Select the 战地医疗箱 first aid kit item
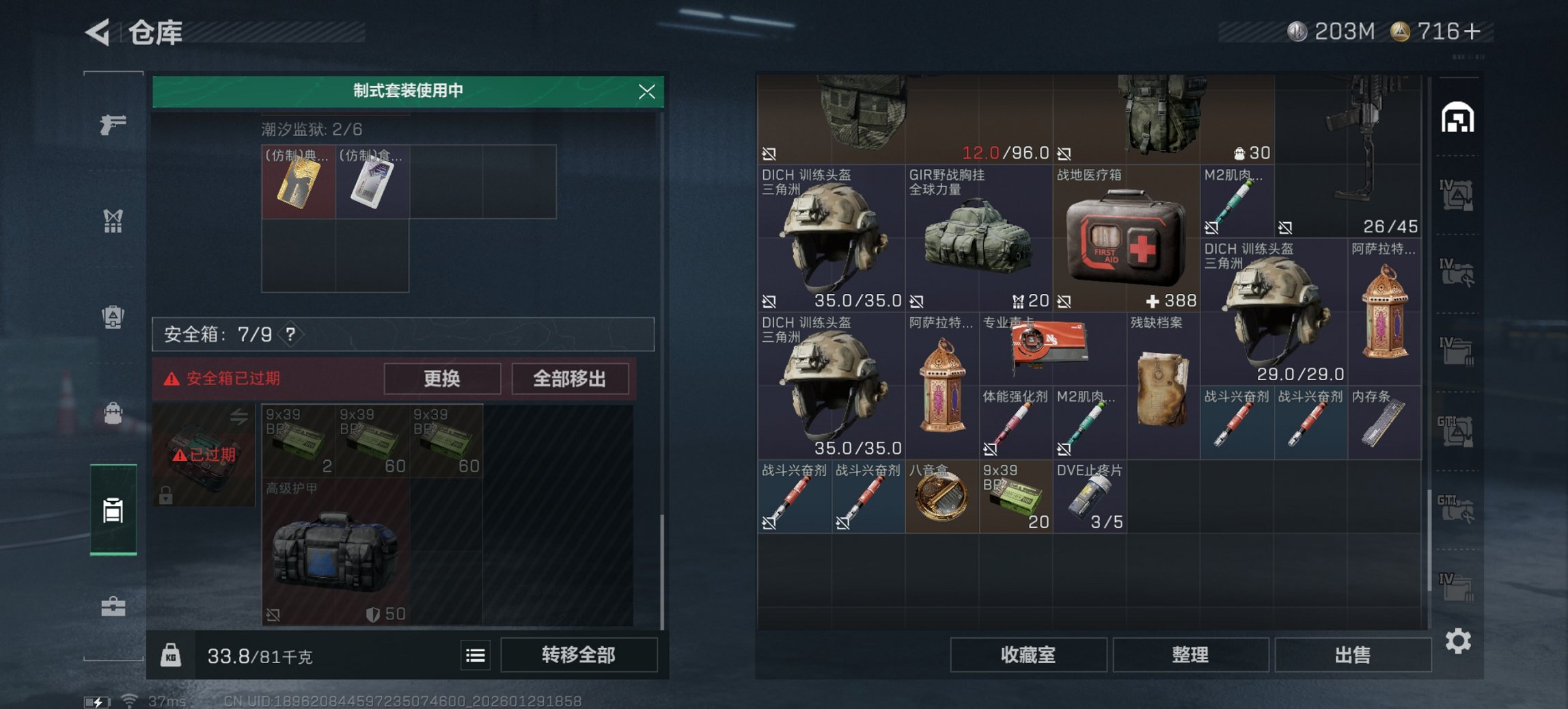Screen dimensions: 1568x709 pyautogui.click(x=1127, y=239)
